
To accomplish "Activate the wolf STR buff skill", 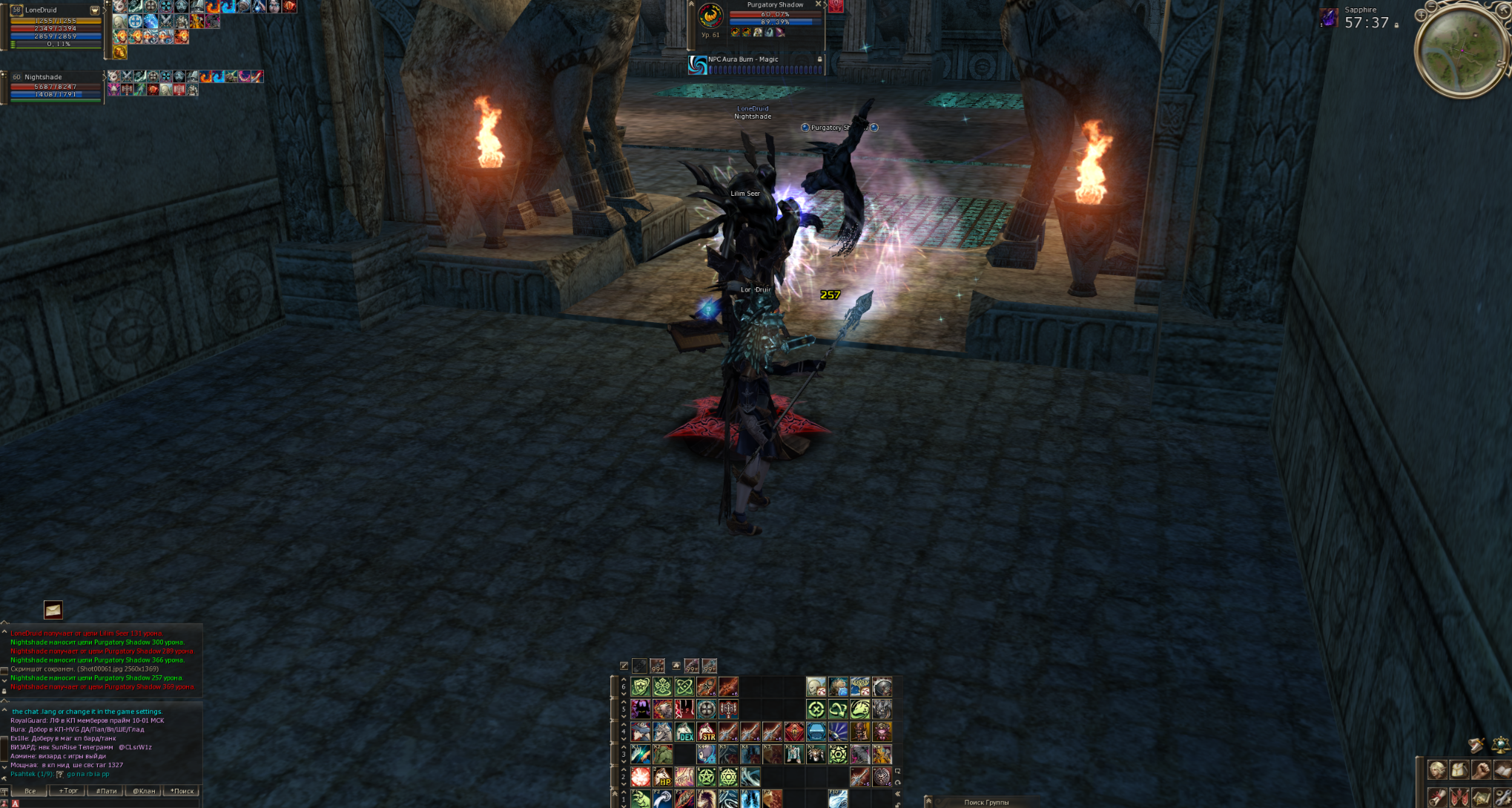I will click(707, 732).
